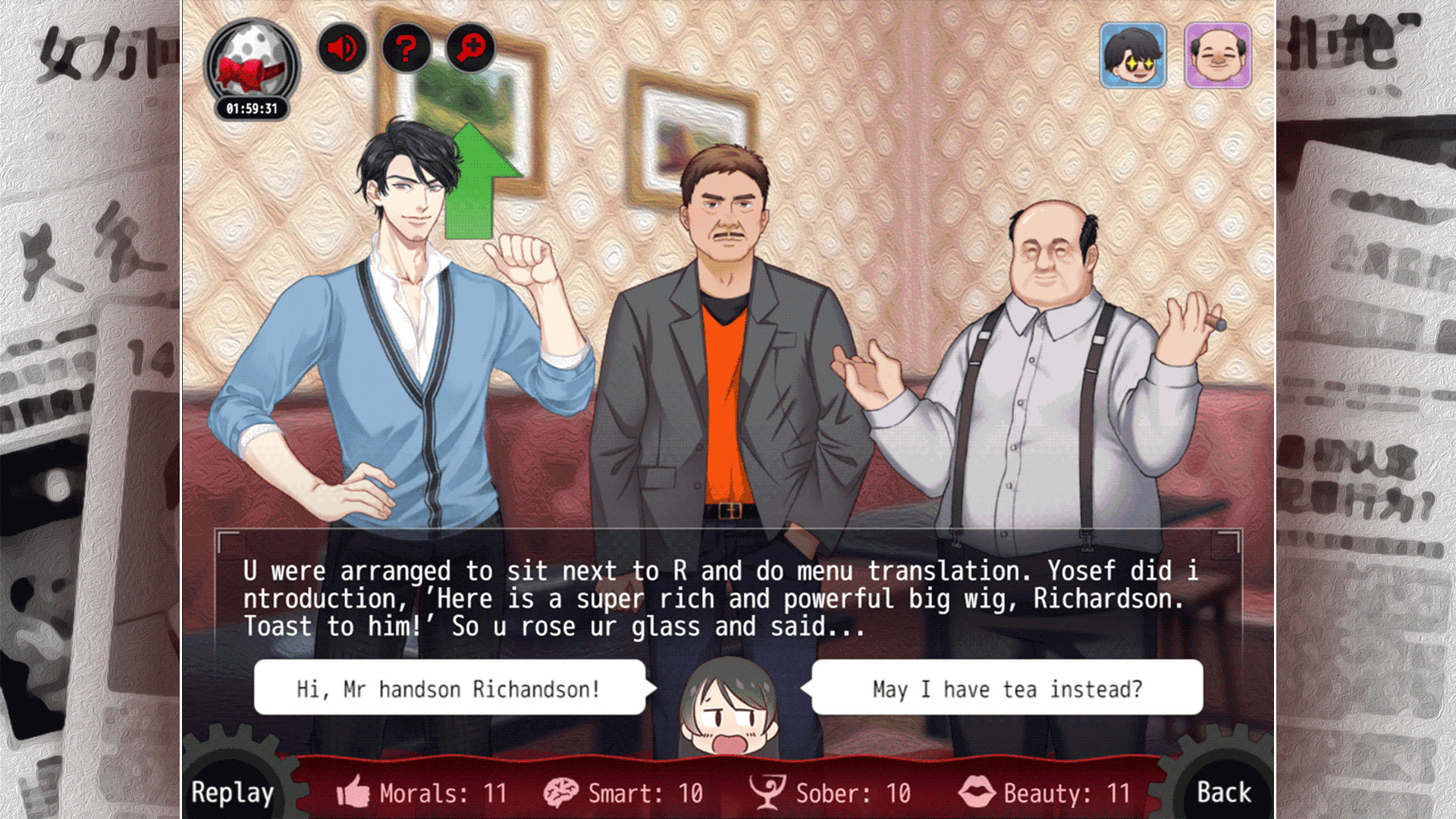Open the help question mark icon
Viewport: 1456px width, 819px height.
tap(406, 49)
